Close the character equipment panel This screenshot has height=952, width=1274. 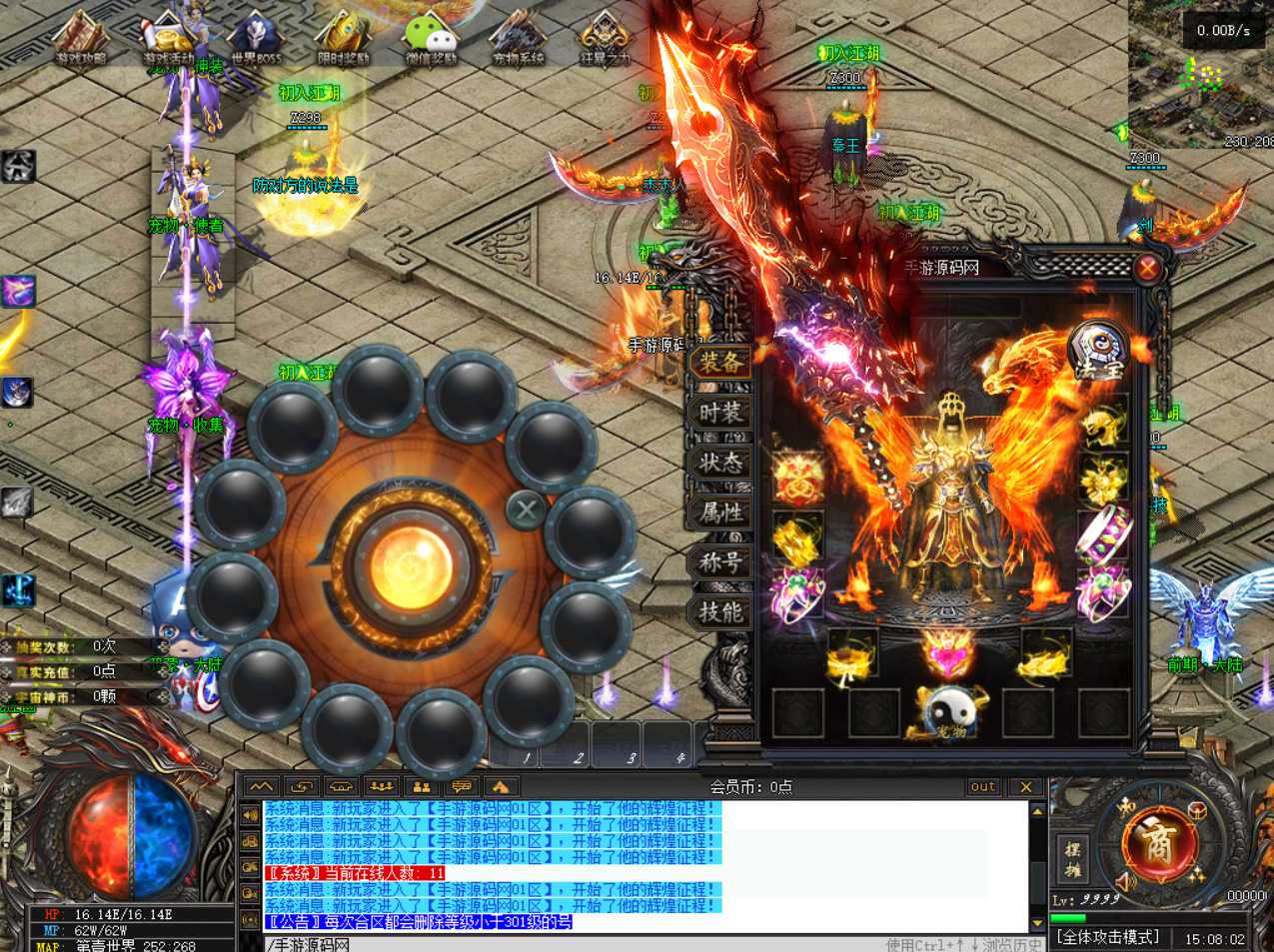1147,268
